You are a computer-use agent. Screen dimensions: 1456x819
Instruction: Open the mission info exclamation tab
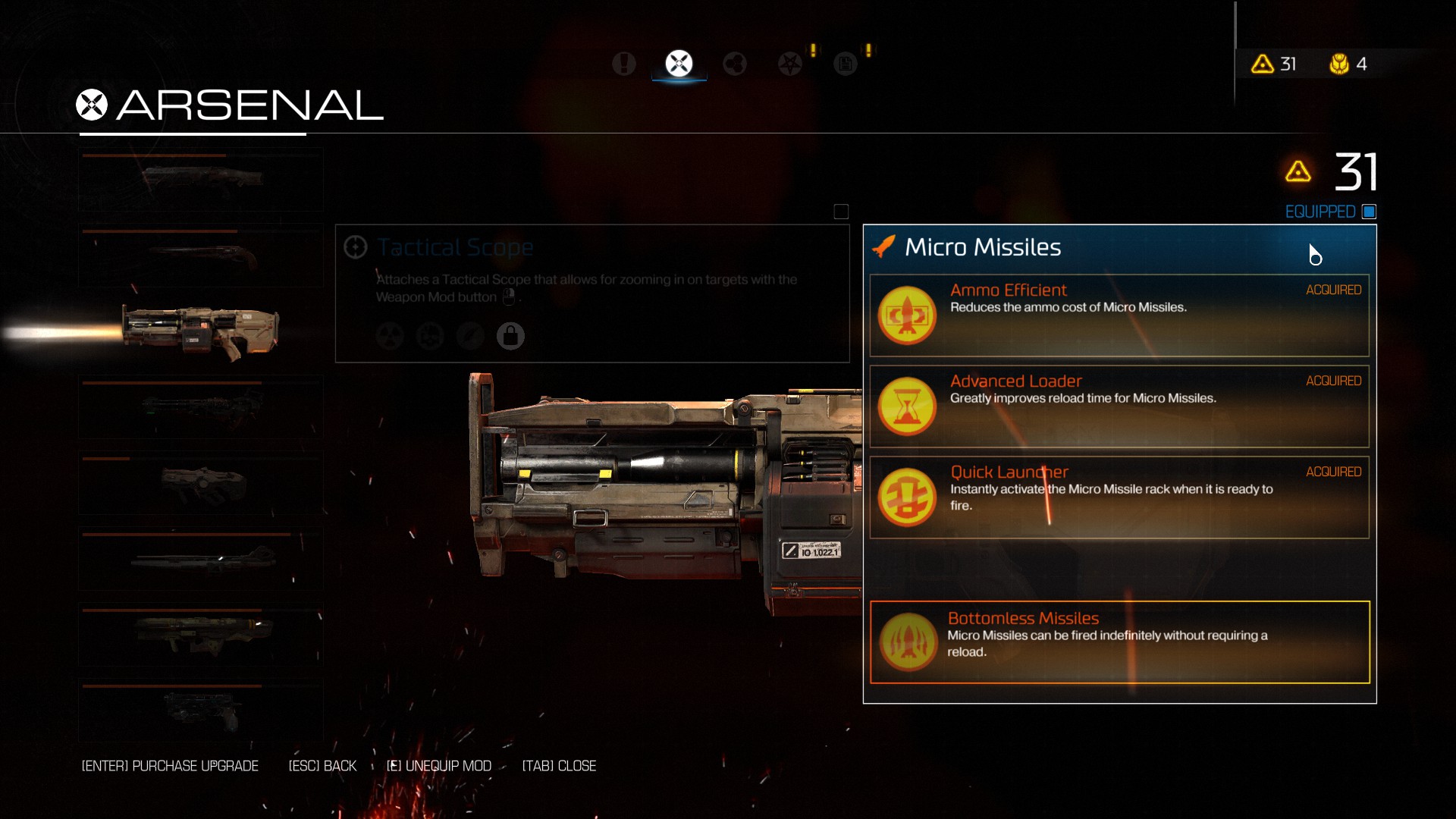pyautogui.click(x=623, y=64)
